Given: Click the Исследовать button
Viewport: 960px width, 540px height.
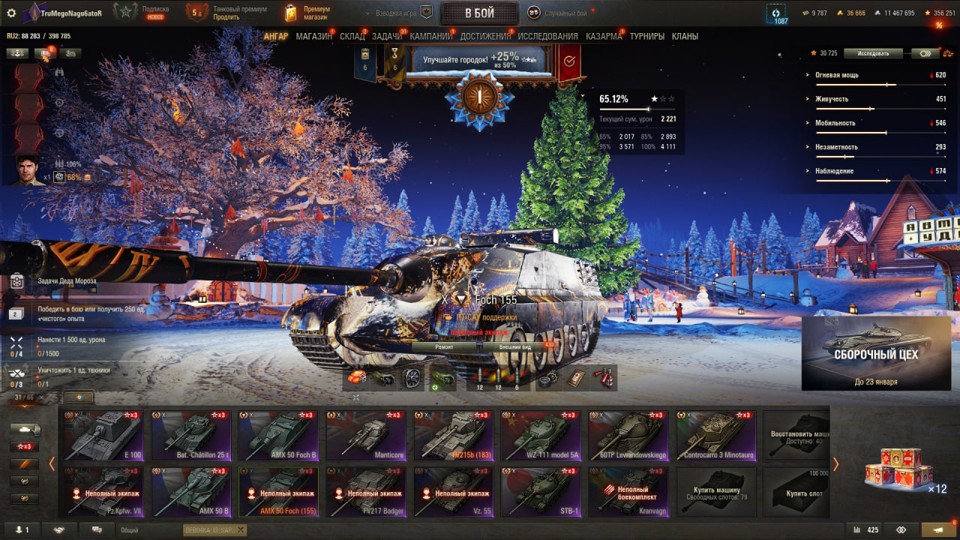Looking at the screenshot, I should pyautogui.click(x=873, y=53).
